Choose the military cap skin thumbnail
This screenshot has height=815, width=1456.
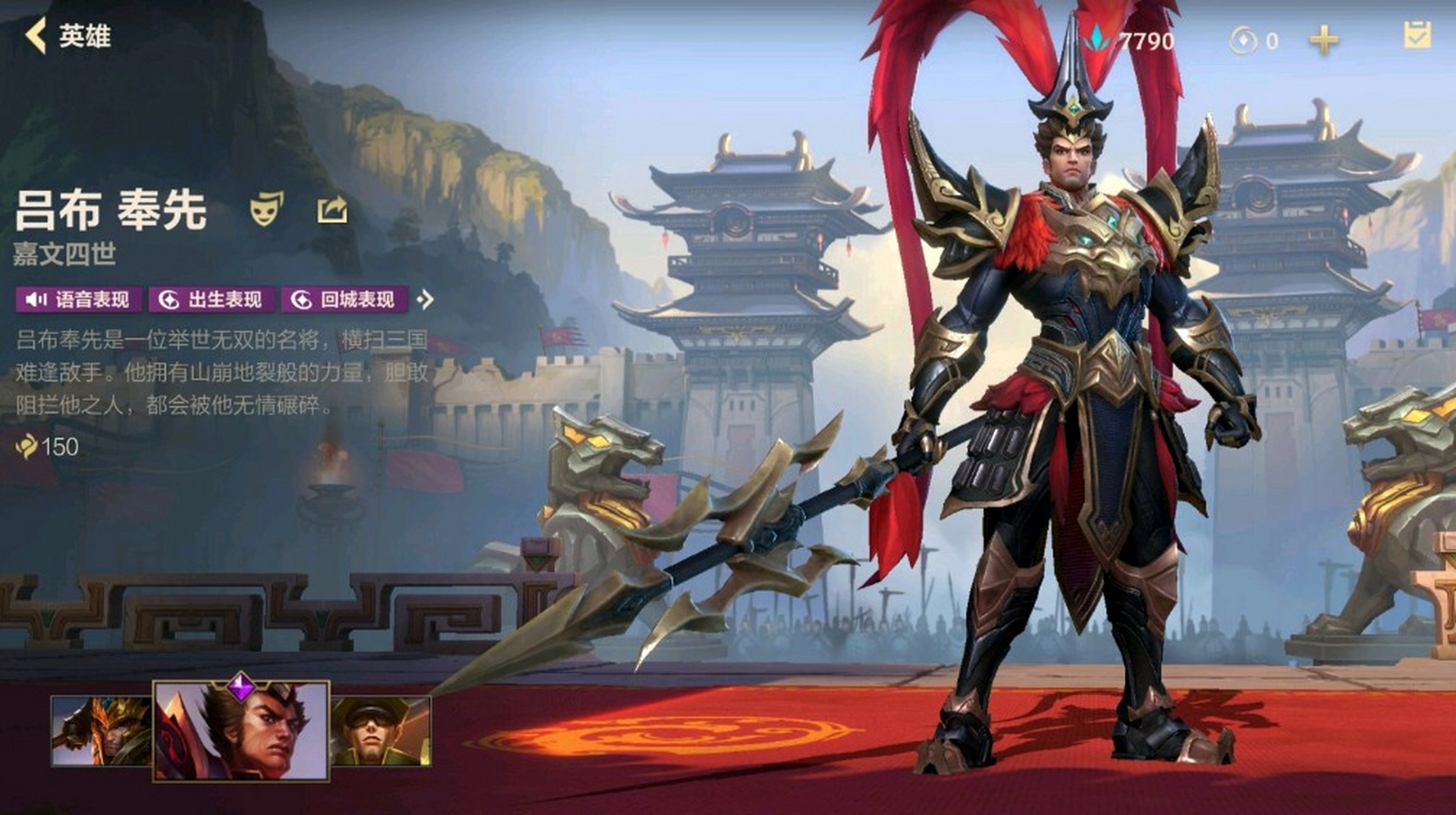381,730
